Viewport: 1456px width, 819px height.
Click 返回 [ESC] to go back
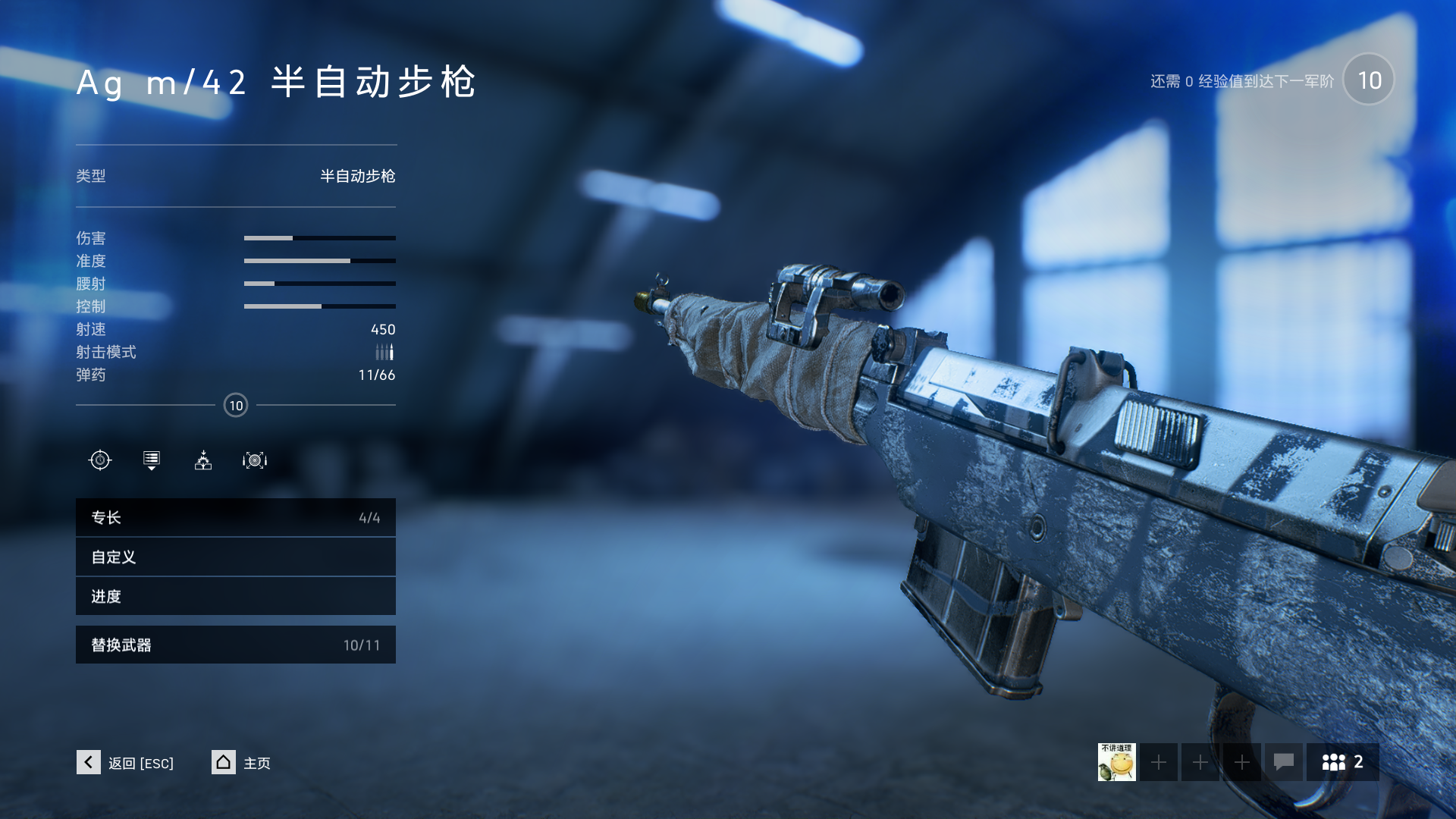[x=140, y=763]
